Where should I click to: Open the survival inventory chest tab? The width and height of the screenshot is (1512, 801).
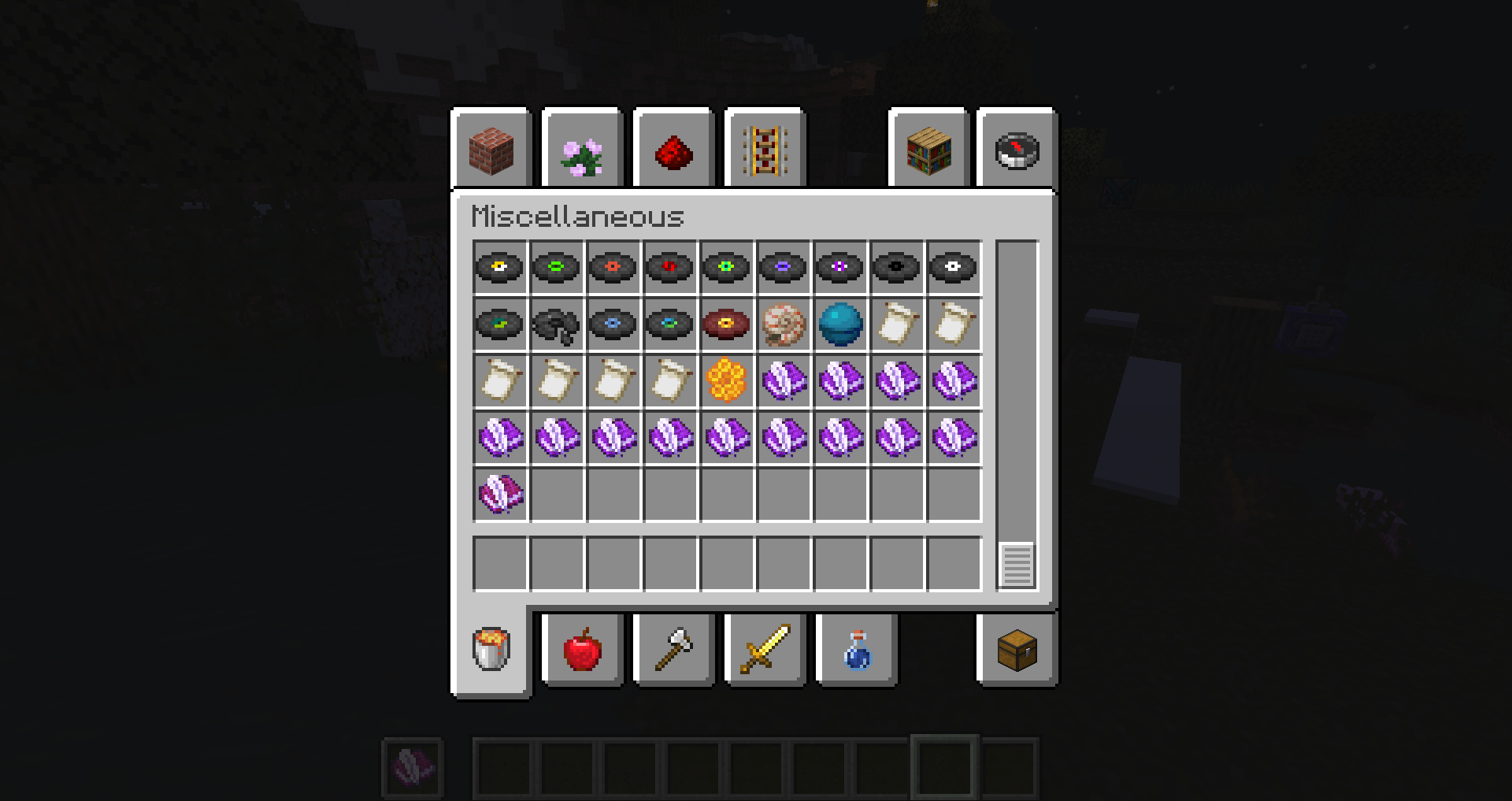[x=1014, y=650]
